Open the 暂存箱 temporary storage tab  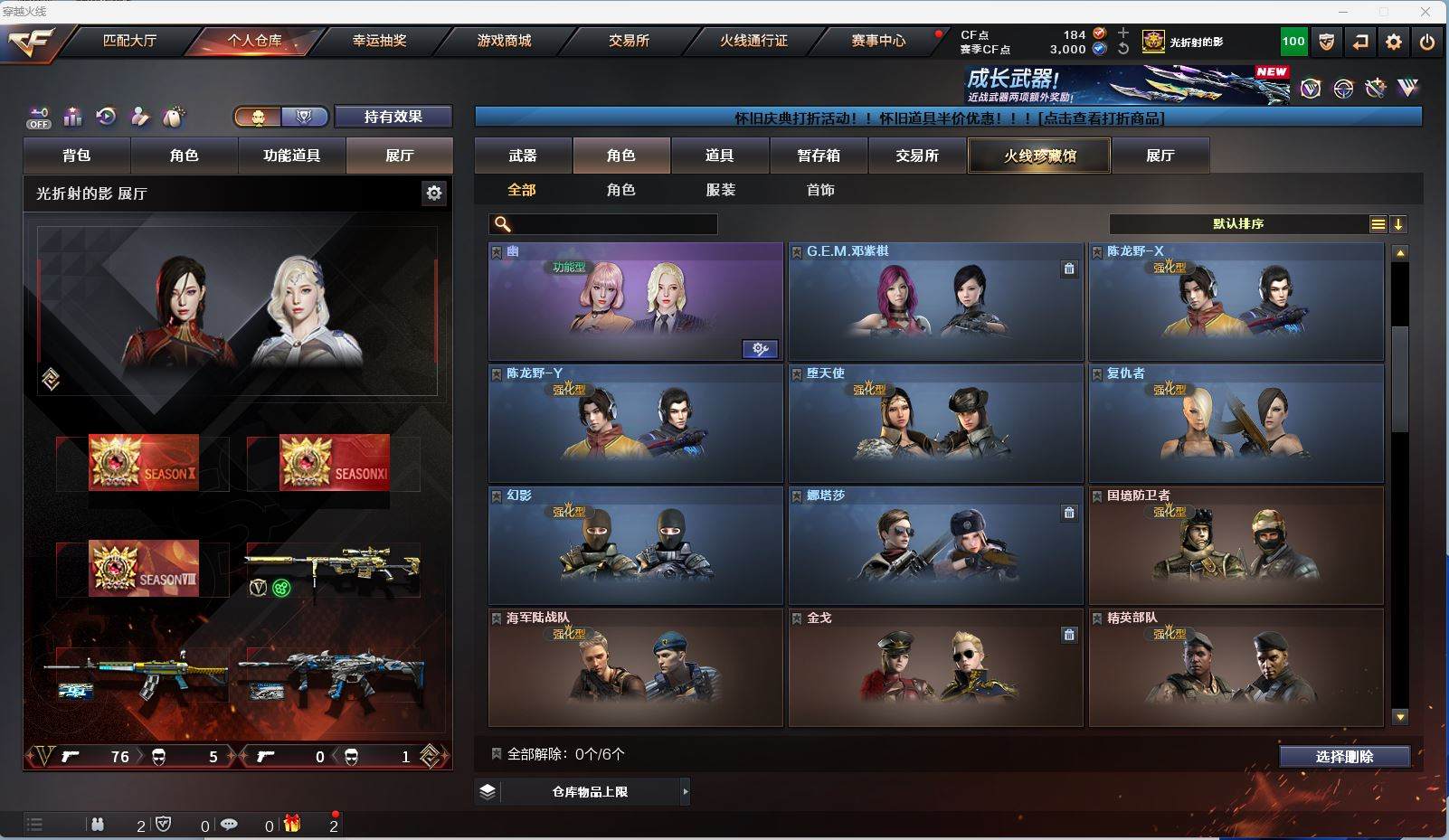[x=819, y=156]
